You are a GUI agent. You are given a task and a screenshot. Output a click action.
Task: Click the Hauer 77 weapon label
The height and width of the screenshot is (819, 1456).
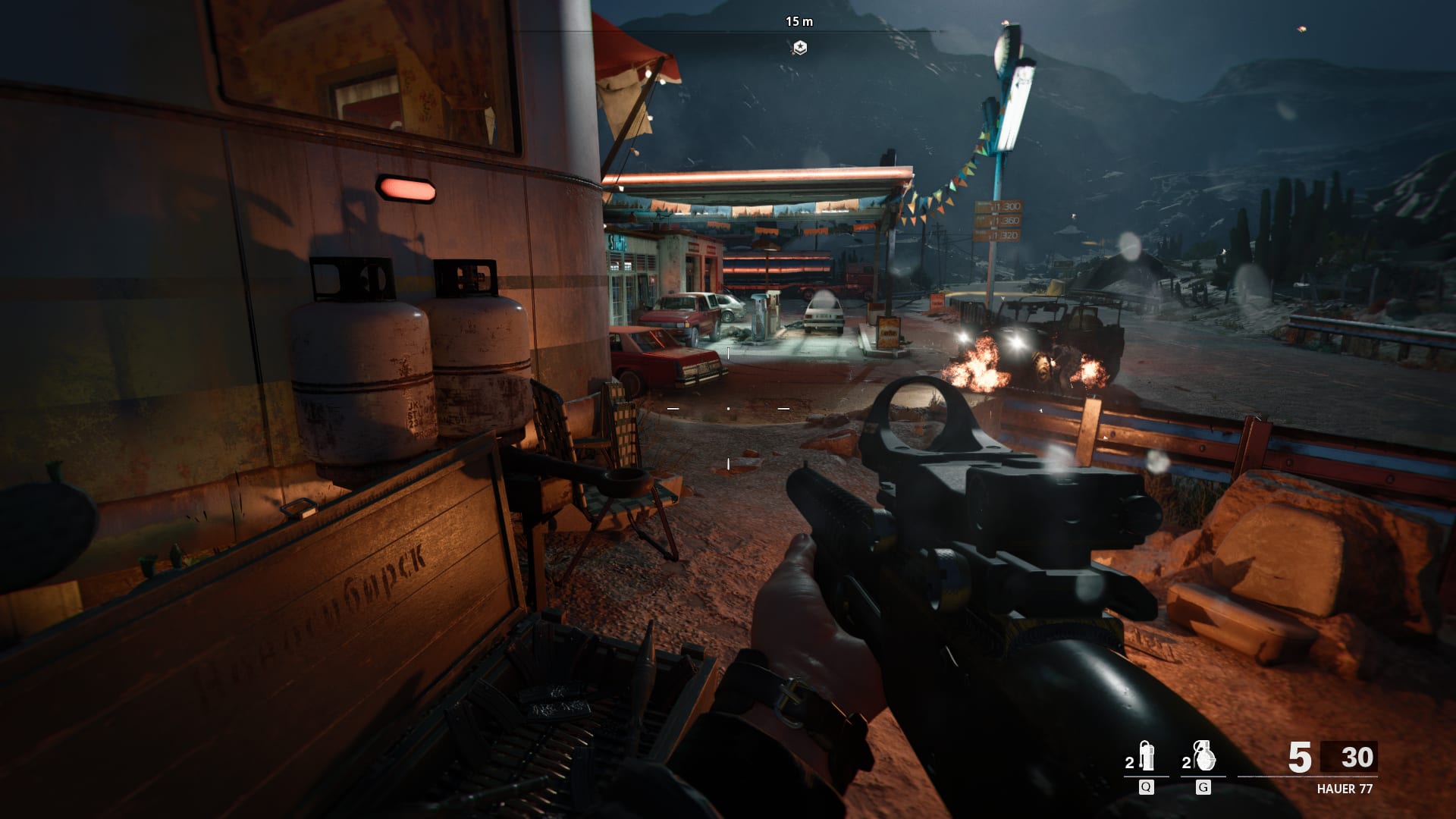click(x=1345, y=789)
